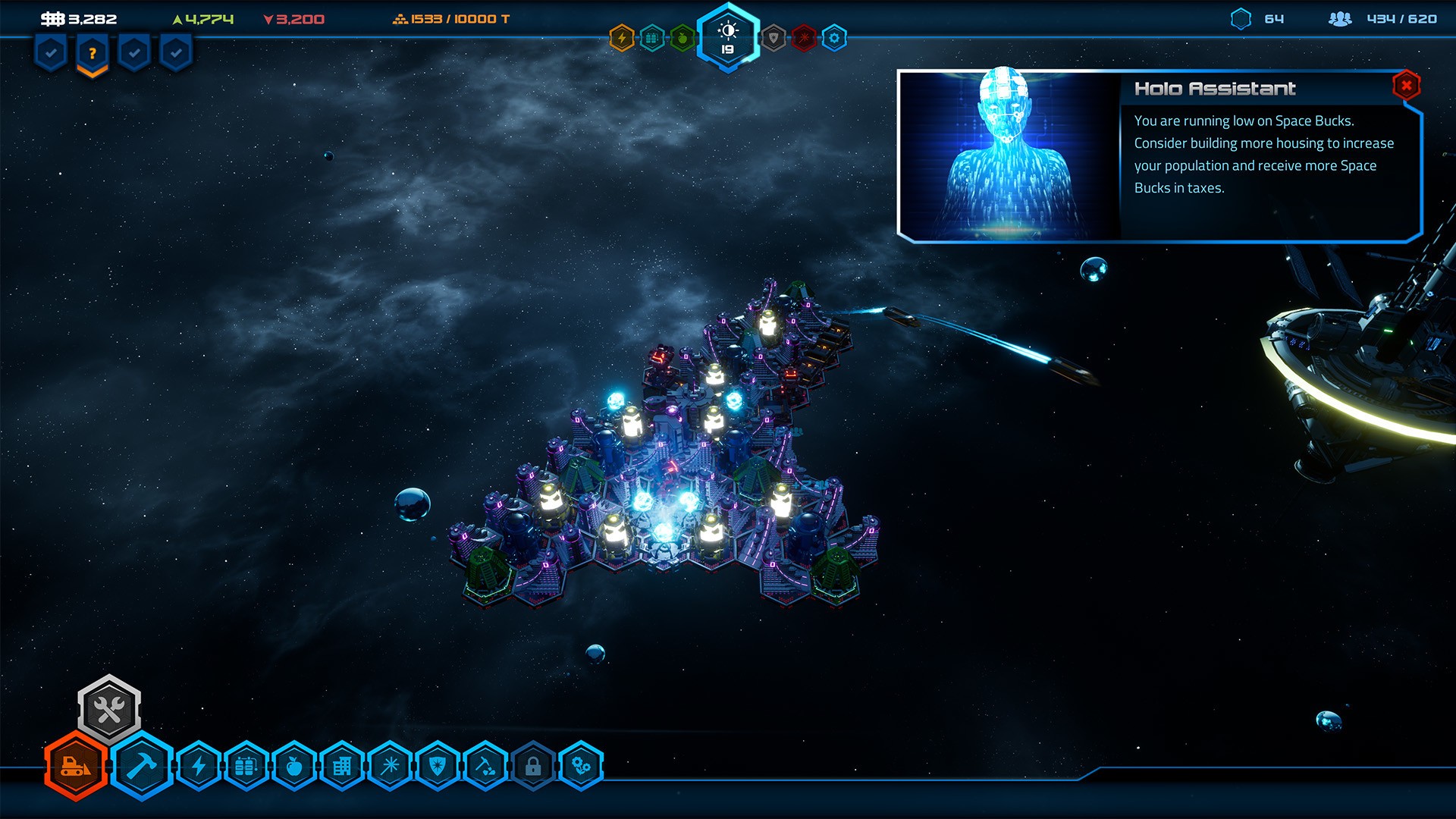
Task: Open settings via the blue gear icon
Action: [834, 38]
